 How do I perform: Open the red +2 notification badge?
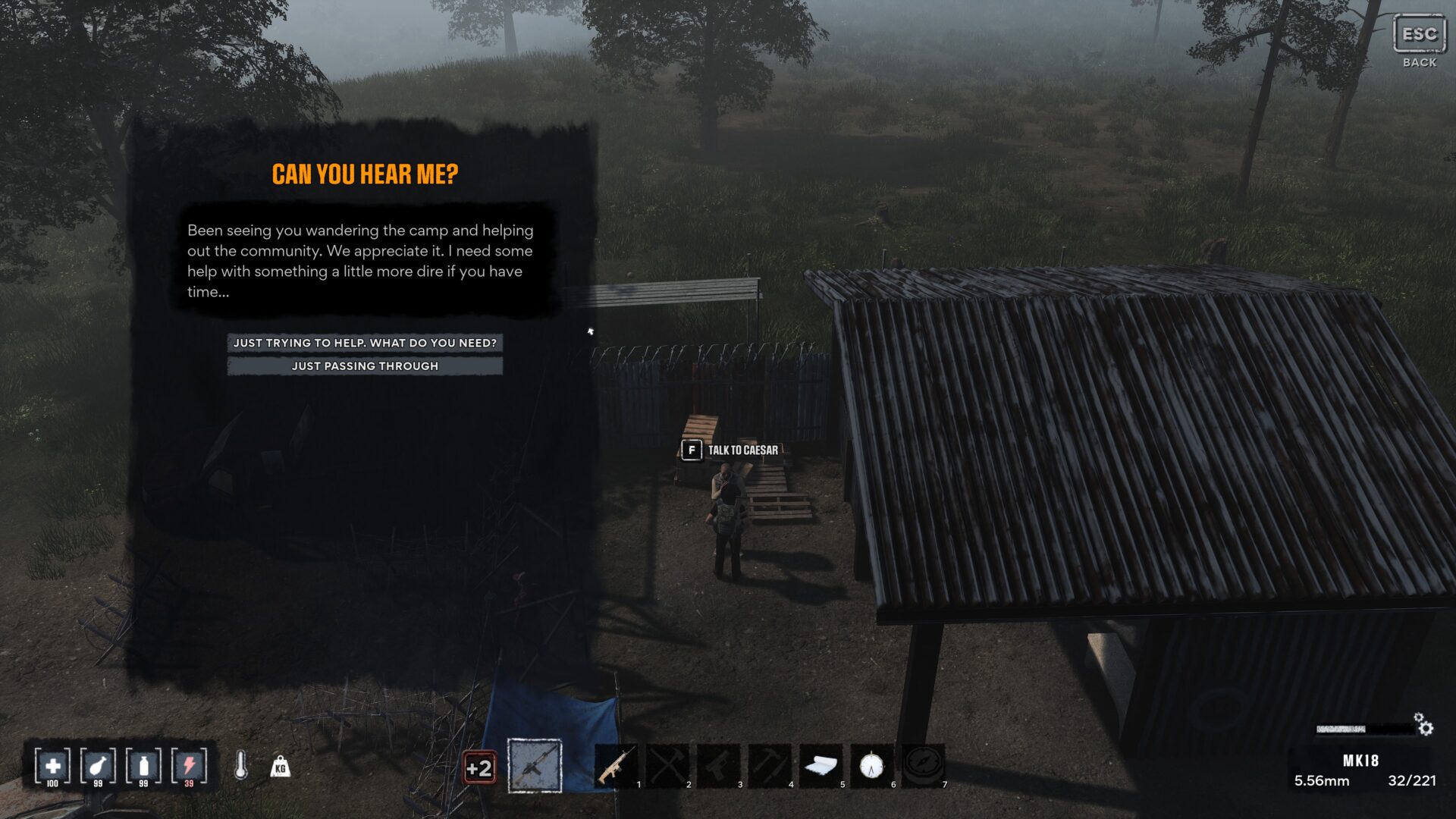point(479,768)
